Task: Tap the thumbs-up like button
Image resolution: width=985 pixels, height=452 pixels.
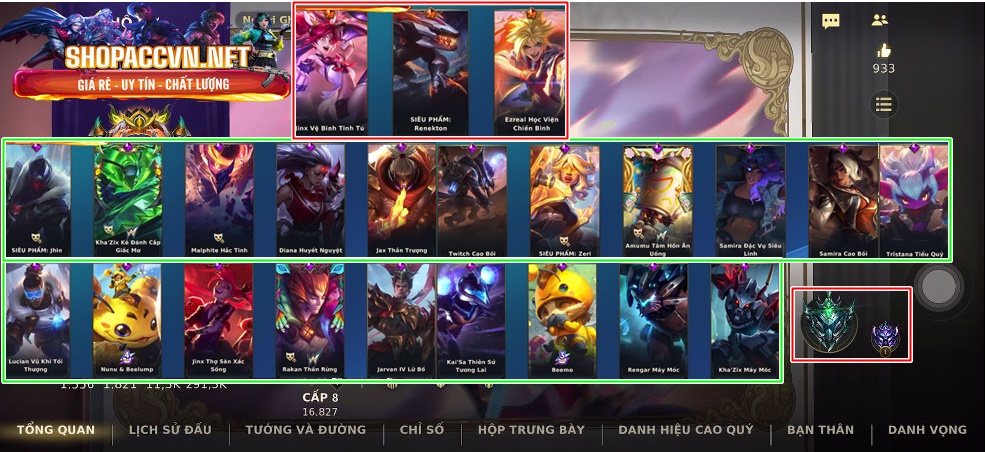Action: [883, 50]
